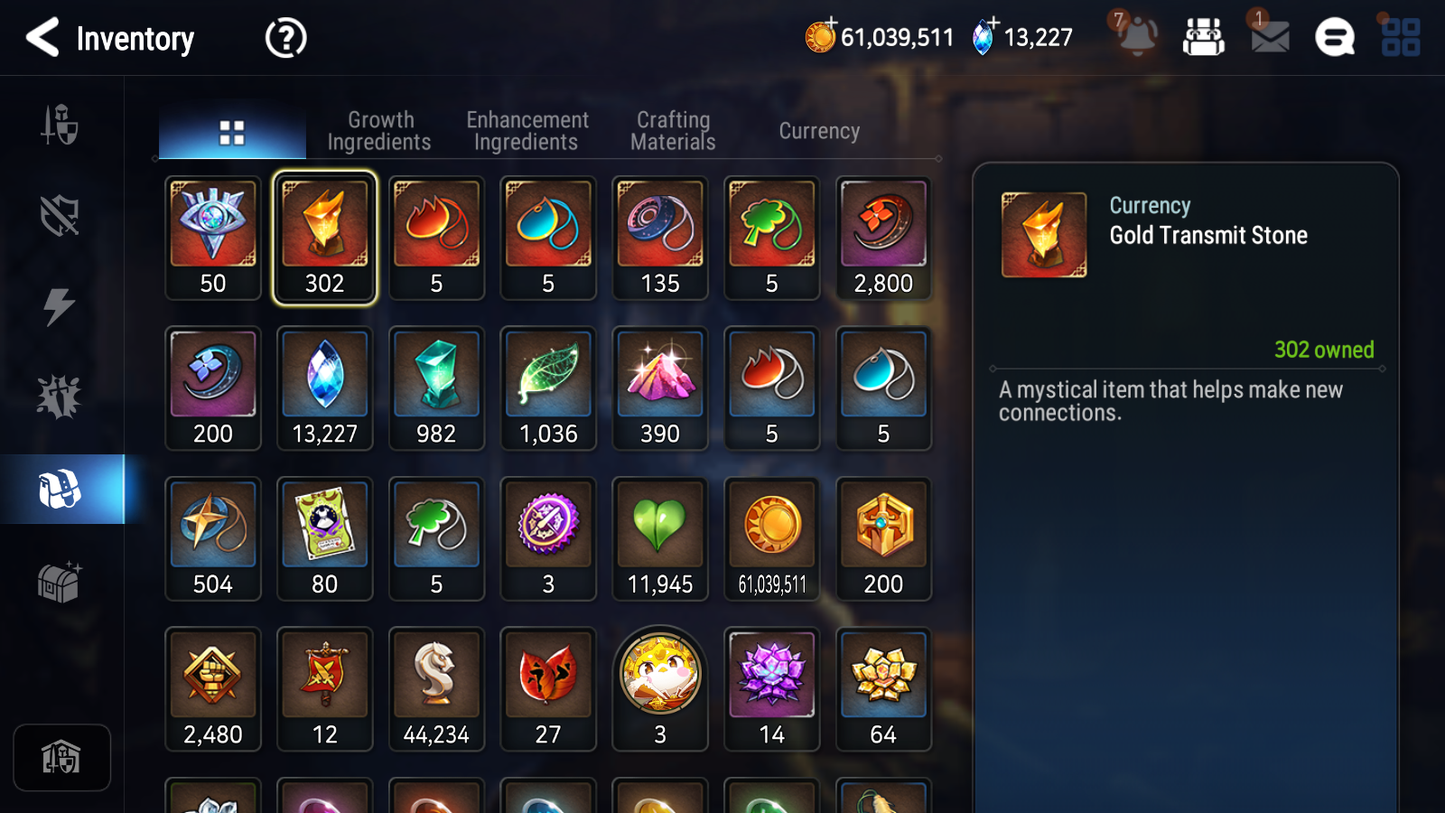Viewport: 1445px width, 813px height.
Task: Open the sanctuary building icon at bottom left
Action: click(x=62, y=757)
